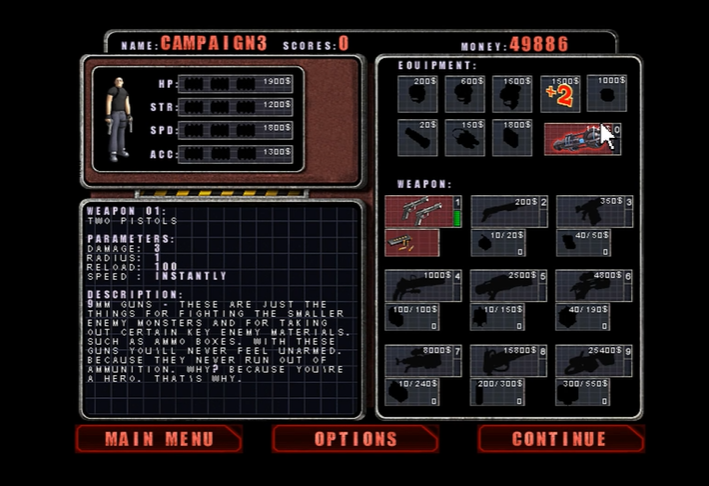The height and width of the screenshot is (486, 709).
Task: Buy the 2500$ weapon in slot 5
Action: pos(508,285)
